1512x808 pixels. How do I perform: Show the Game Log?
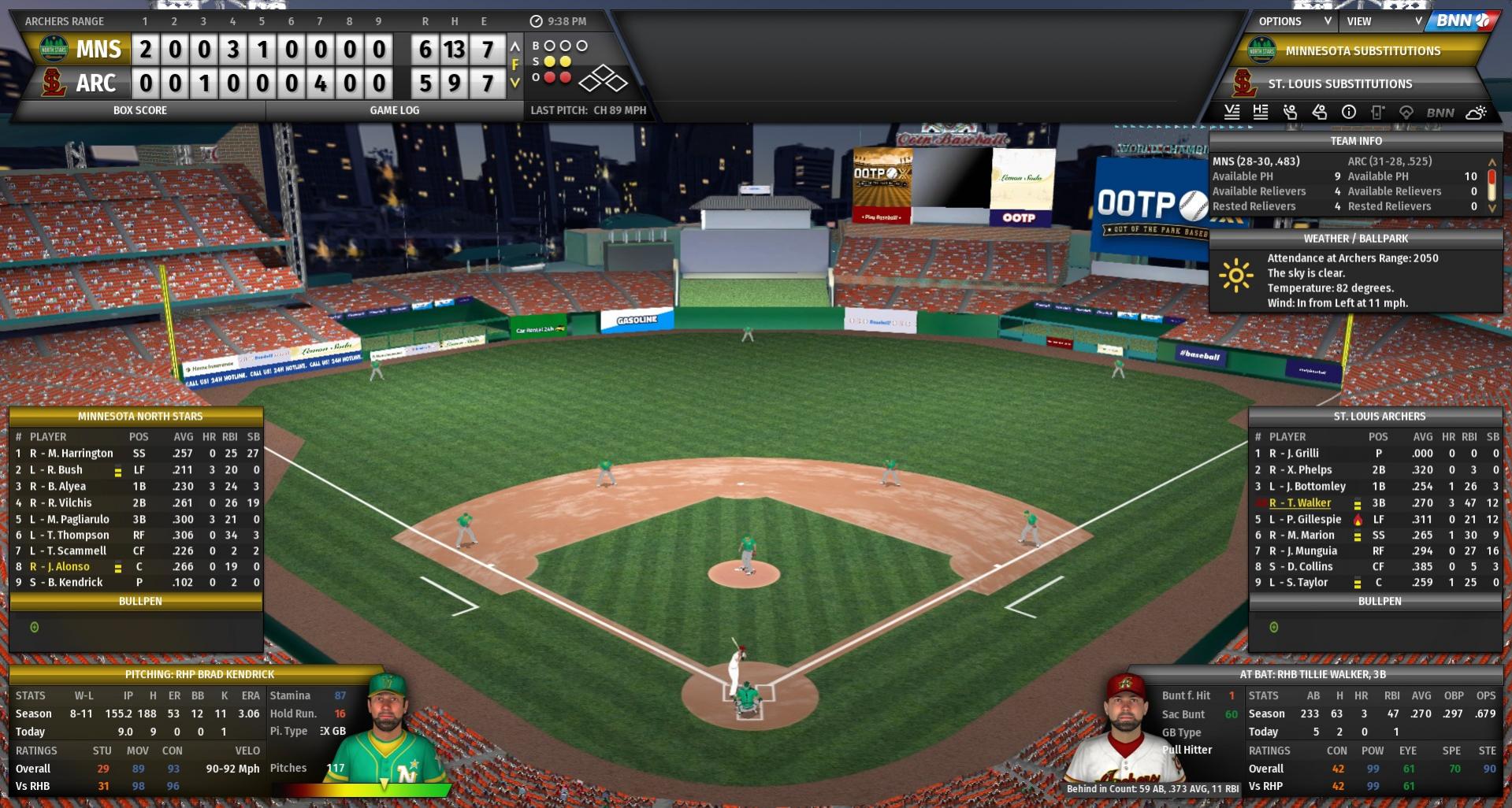(394, 110)
